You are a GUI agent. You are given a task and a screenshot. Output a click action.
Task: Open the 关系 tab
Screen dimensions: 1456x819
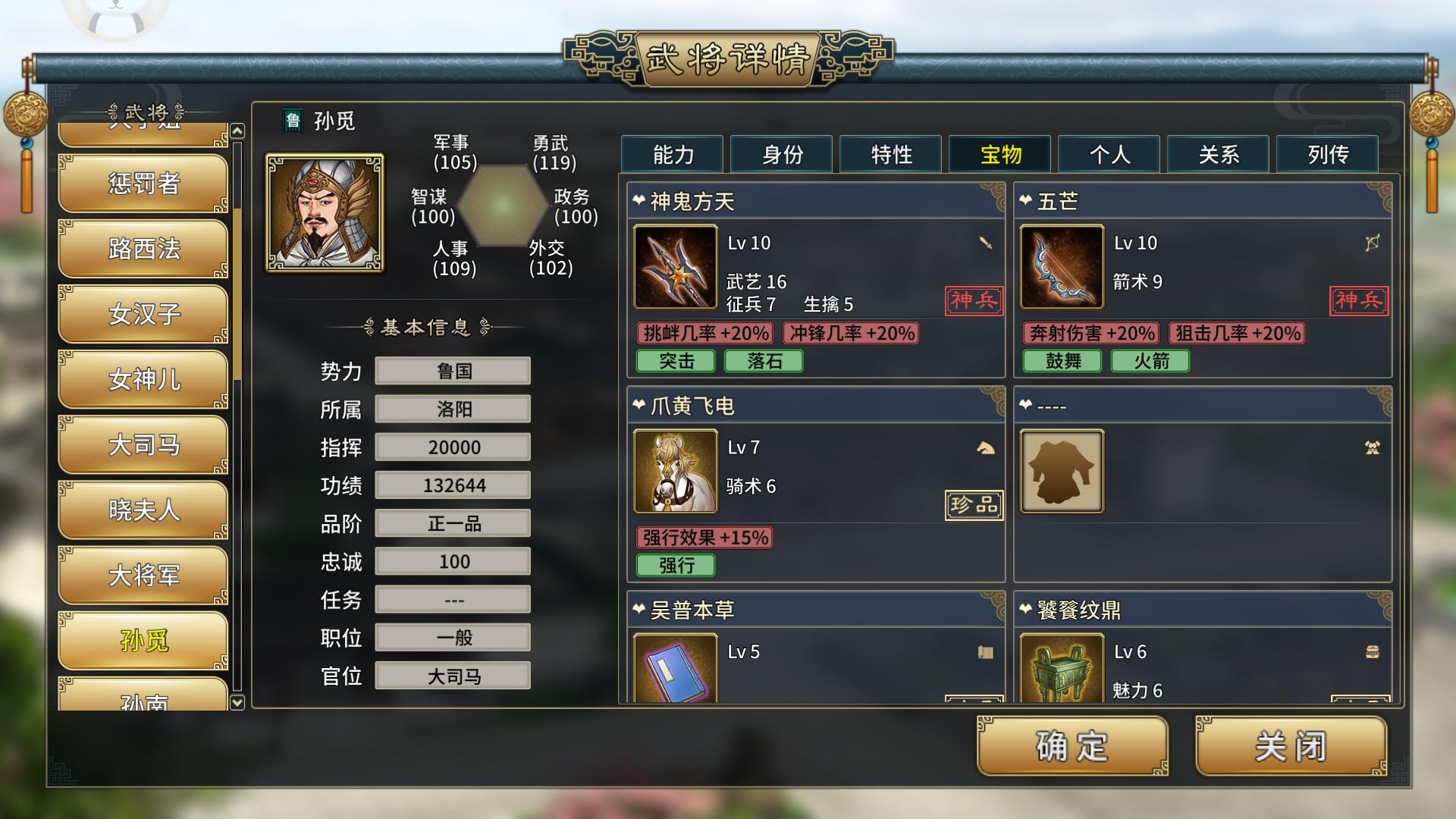tap(1217, 154)
